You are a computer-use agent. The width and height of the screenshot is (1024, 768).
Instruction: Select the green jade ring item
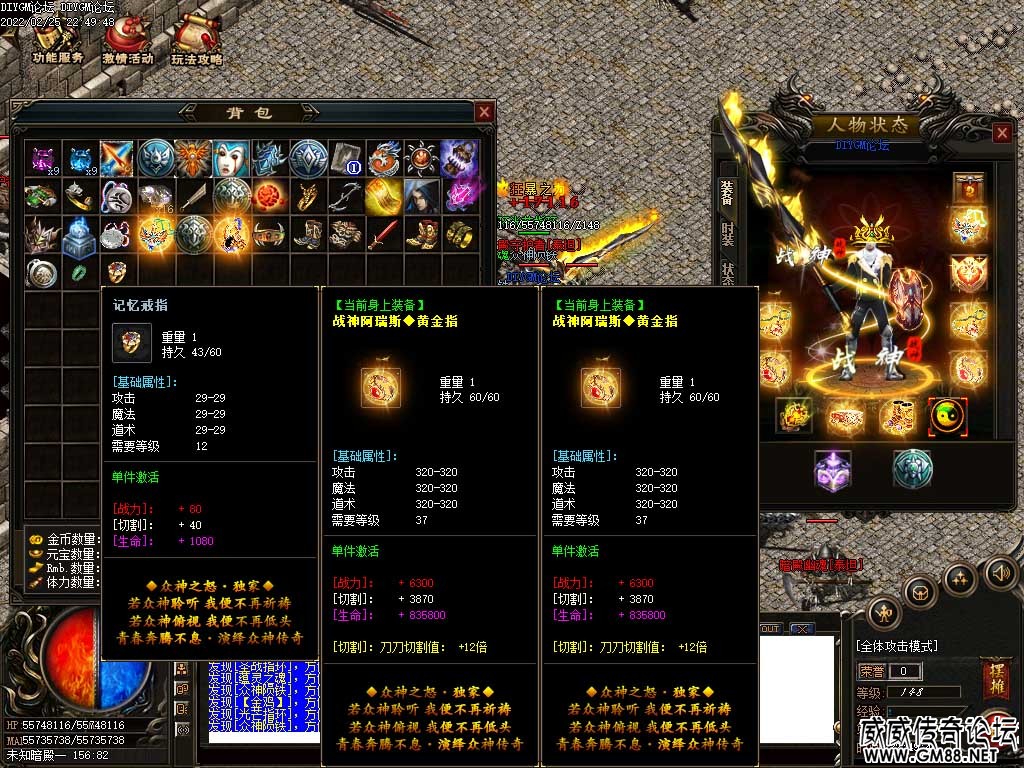point(80,272)
